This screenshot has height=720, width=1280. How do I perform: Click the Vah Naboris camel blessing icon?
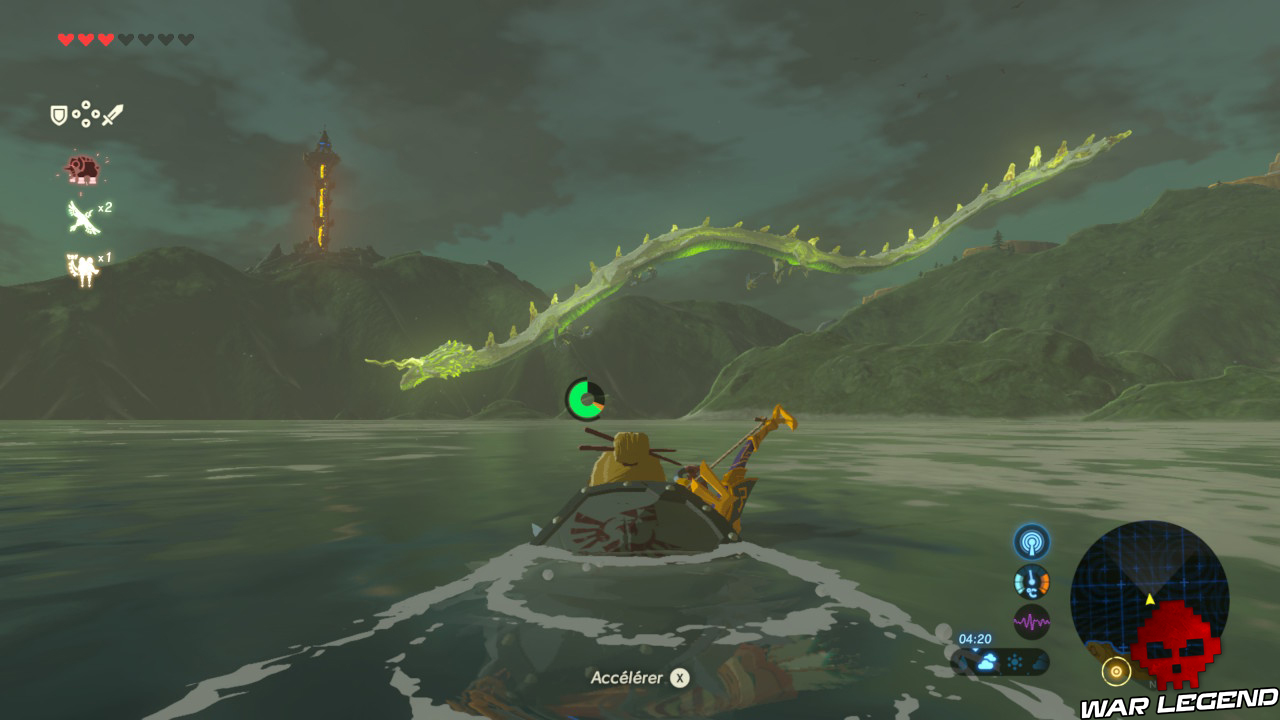[x=82, y=265]
